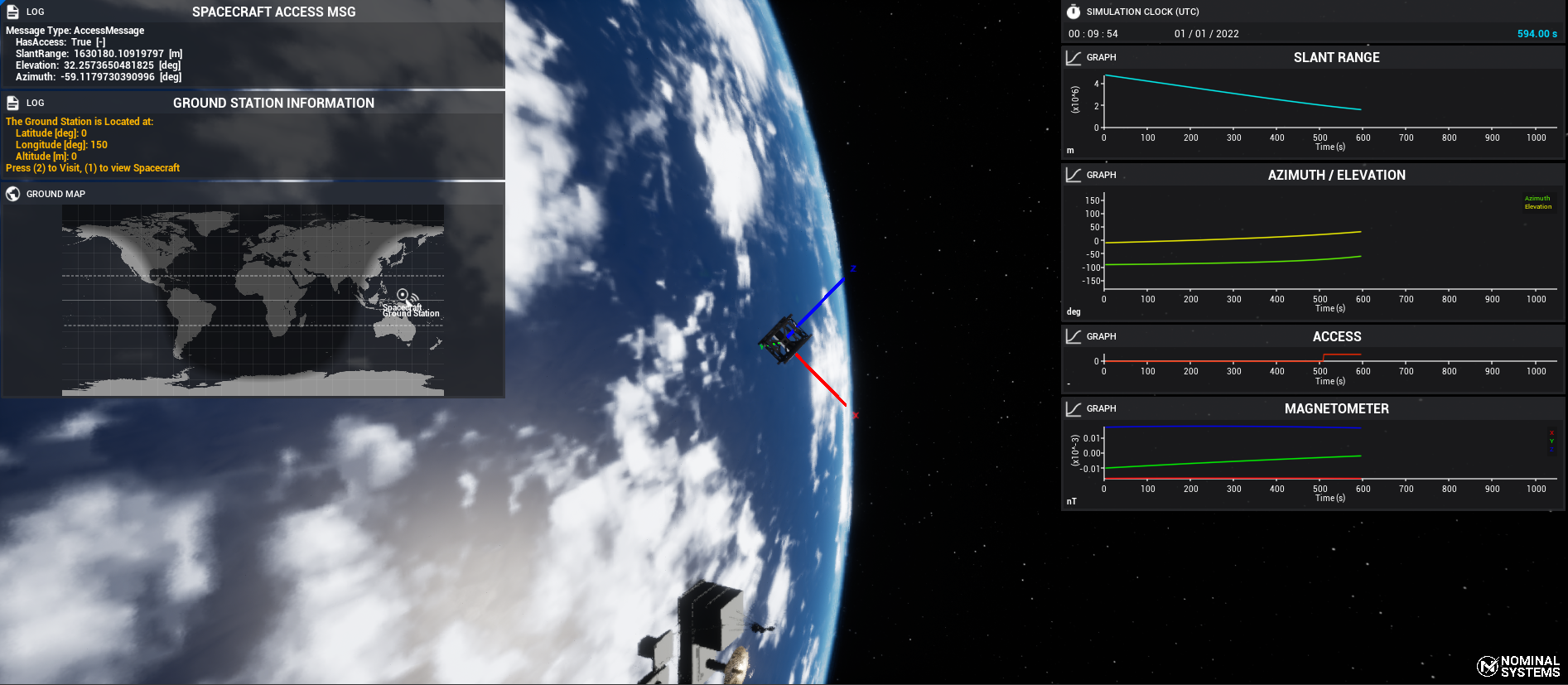Select the Access graph icon
Viewport: 1568px width, 685px height.
coord(1073,336)
